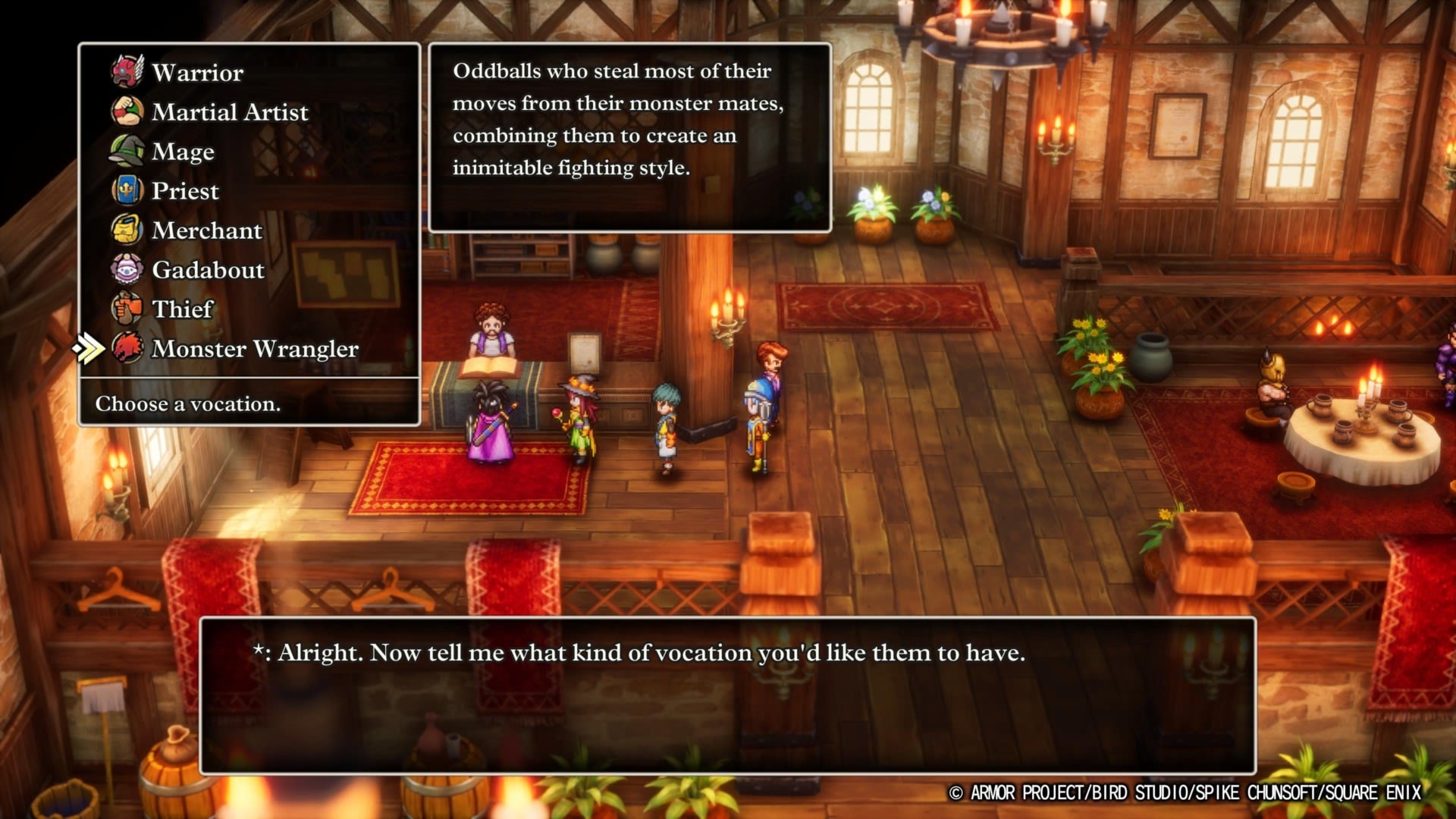Image resolution: width=1456 pixels, height=819 pixels.
Task: Click the Gadabout purple mask icon
Action: [x=127, y=270]
